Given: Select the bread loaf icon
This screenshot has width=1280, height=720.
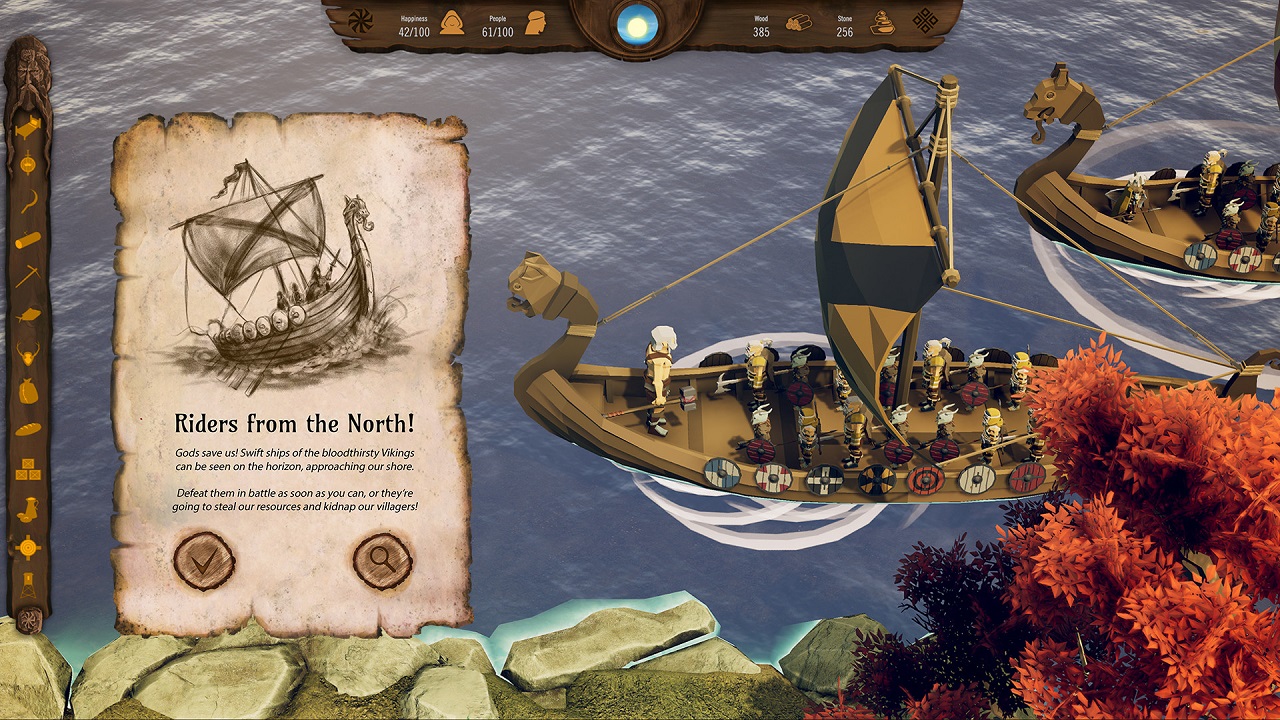Looking at the screenshot, I should 28,429.
